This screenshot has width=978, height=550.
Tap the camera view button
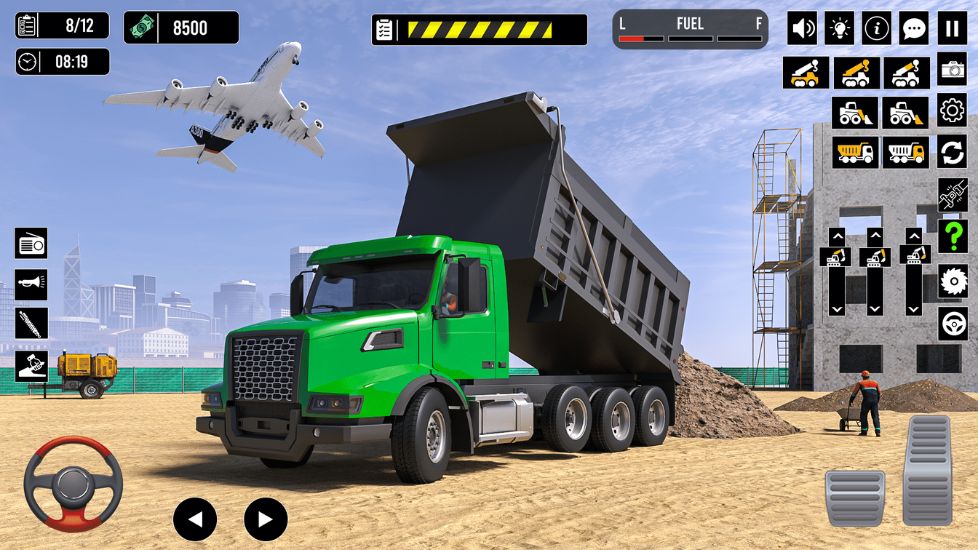click(x=952, y=70)
